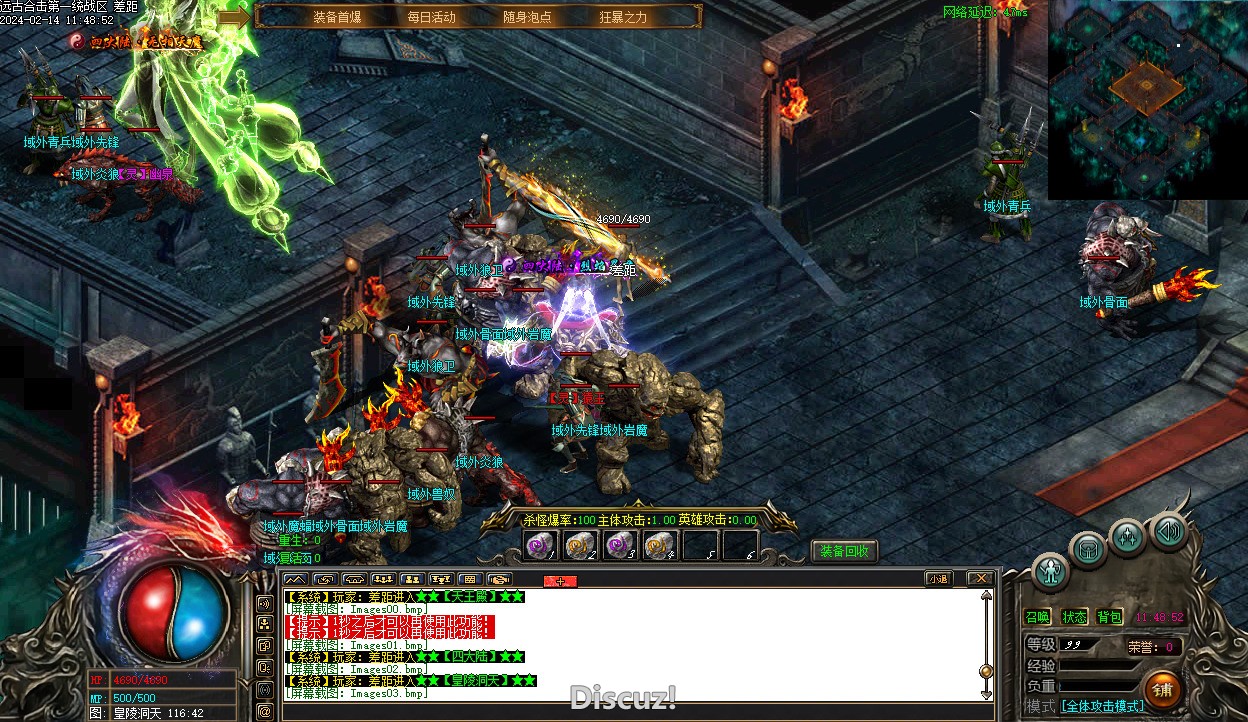Change the 全体攻击模式 attack mode
The height and width of the screenshot is (722, 1248).
point(1102,706)
